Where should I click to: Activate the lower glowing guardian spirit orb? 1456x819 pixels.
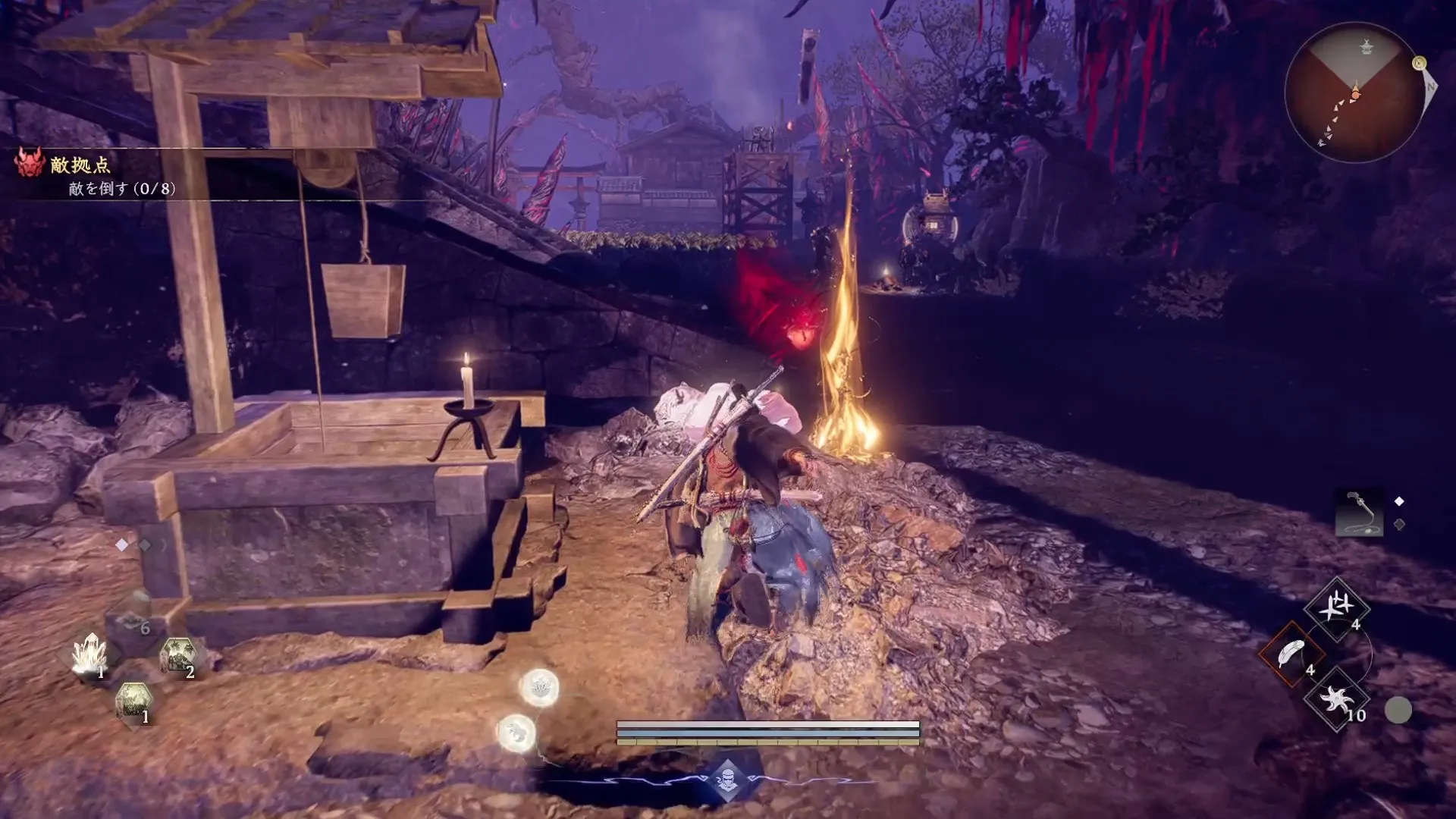(517, 733)
